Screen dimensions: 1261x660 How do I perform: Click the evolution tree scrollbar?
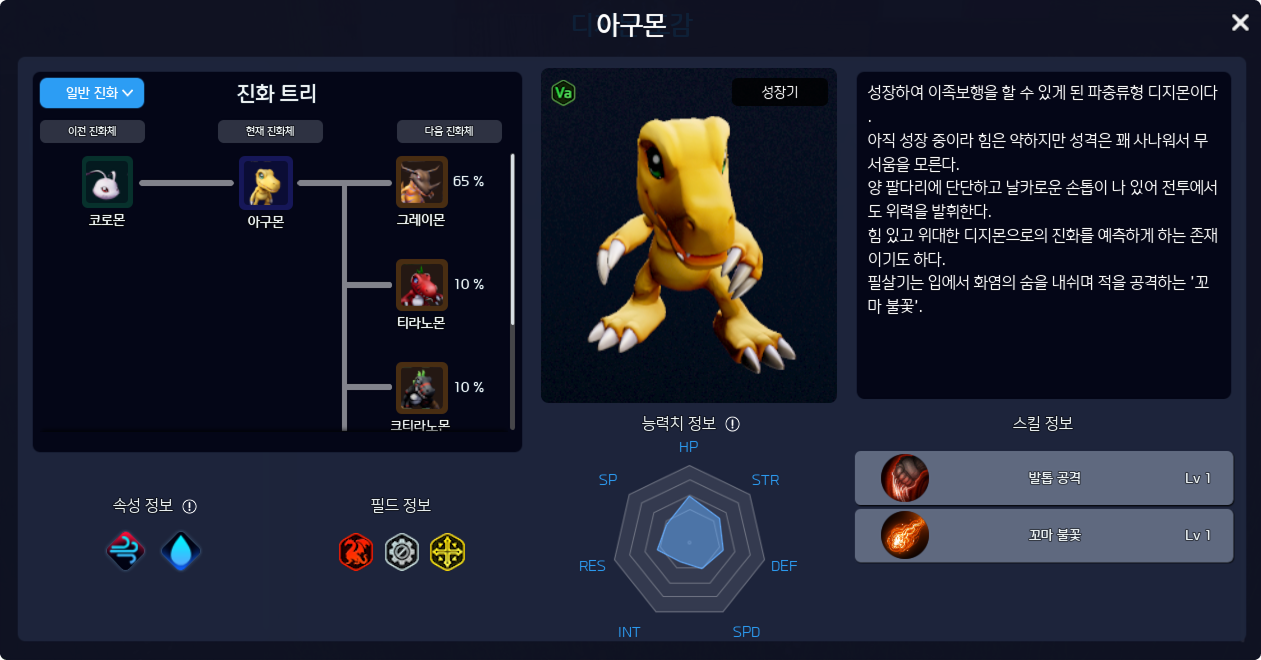[513, 240]
